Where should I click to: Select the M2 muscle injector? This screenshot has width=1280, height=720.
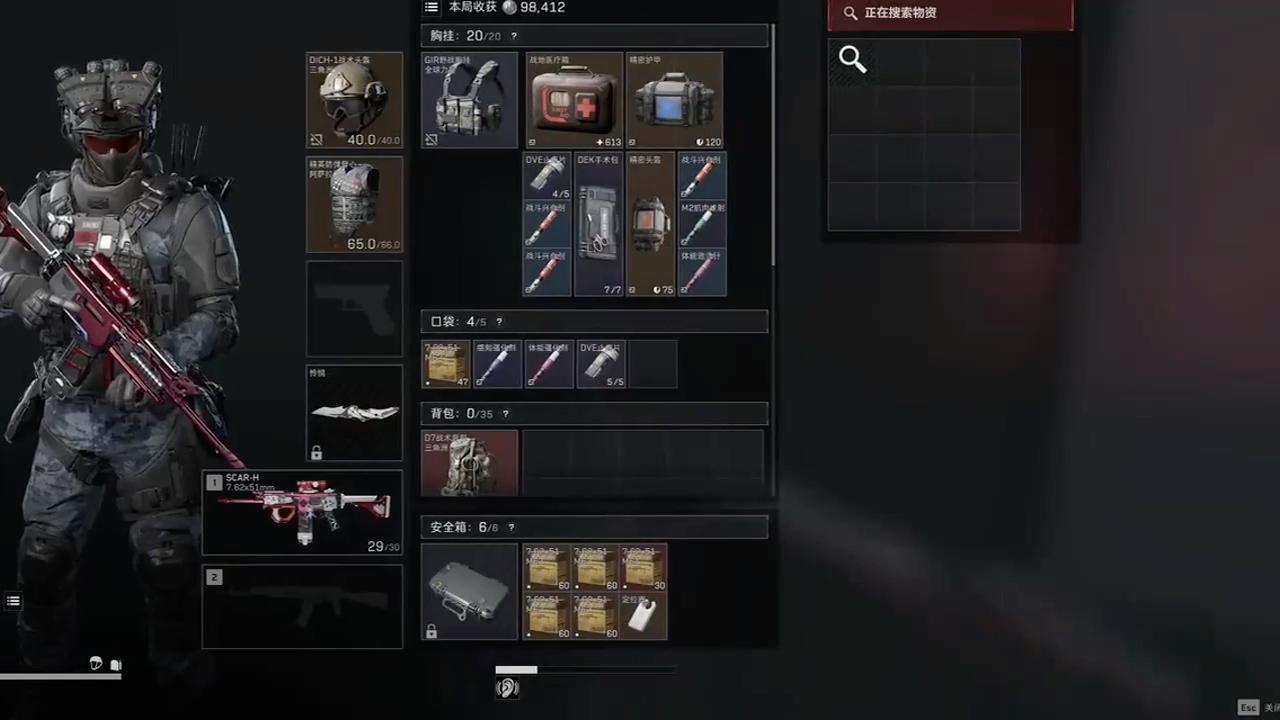coord(702,224)
